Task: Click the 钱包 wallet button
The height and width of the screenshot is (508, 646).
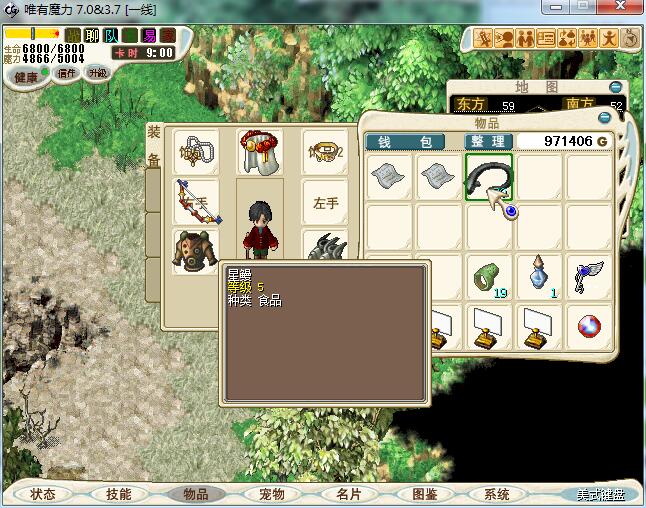Action: pos(411,142)
